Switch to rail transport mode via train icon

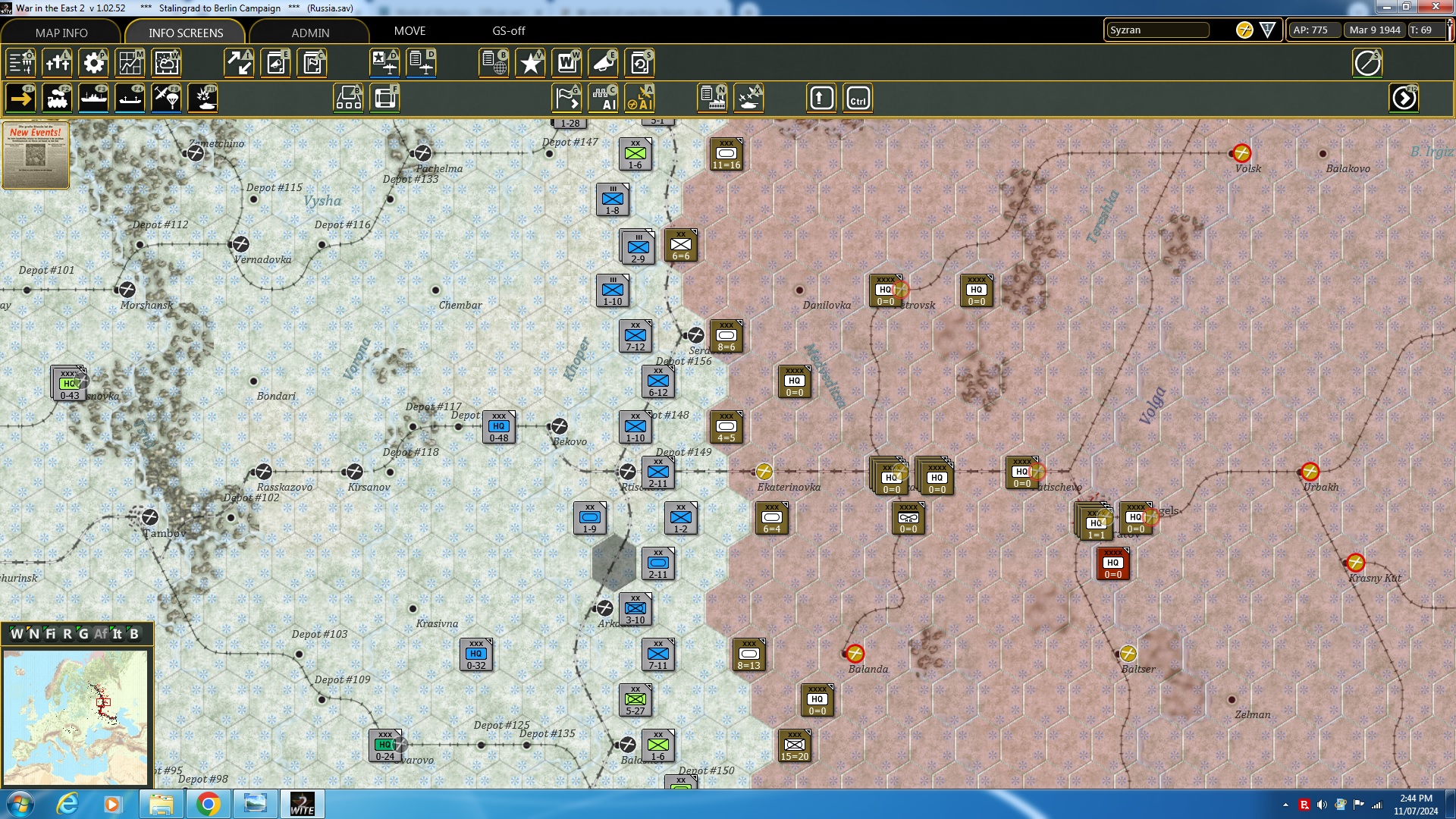57,98
